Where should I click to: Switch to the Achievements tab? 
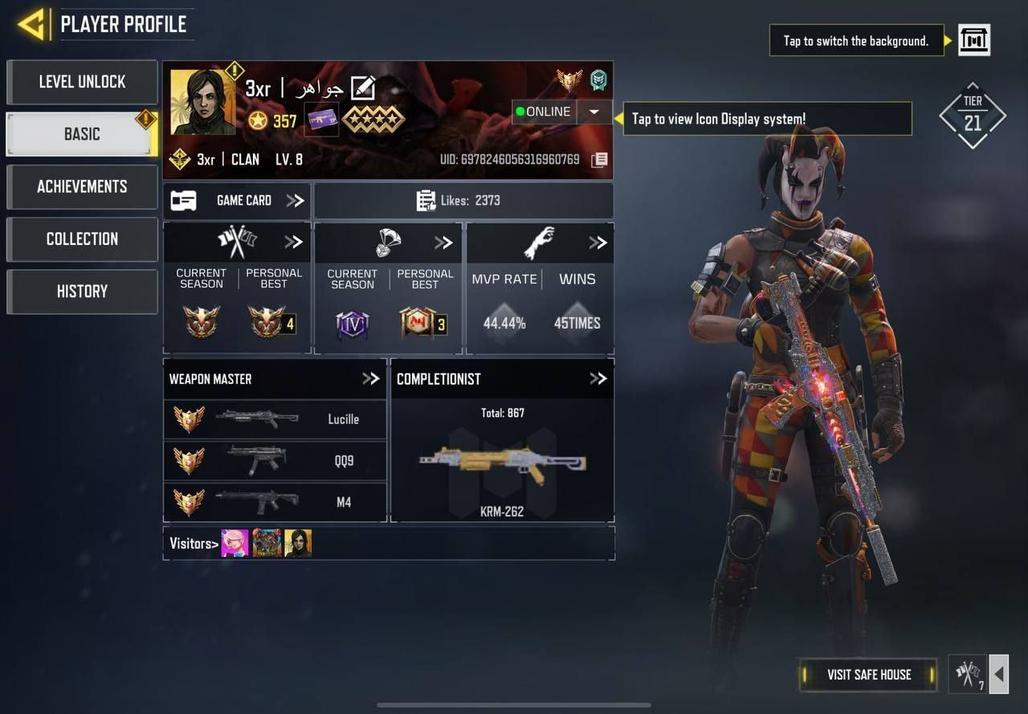coord(82,187)
